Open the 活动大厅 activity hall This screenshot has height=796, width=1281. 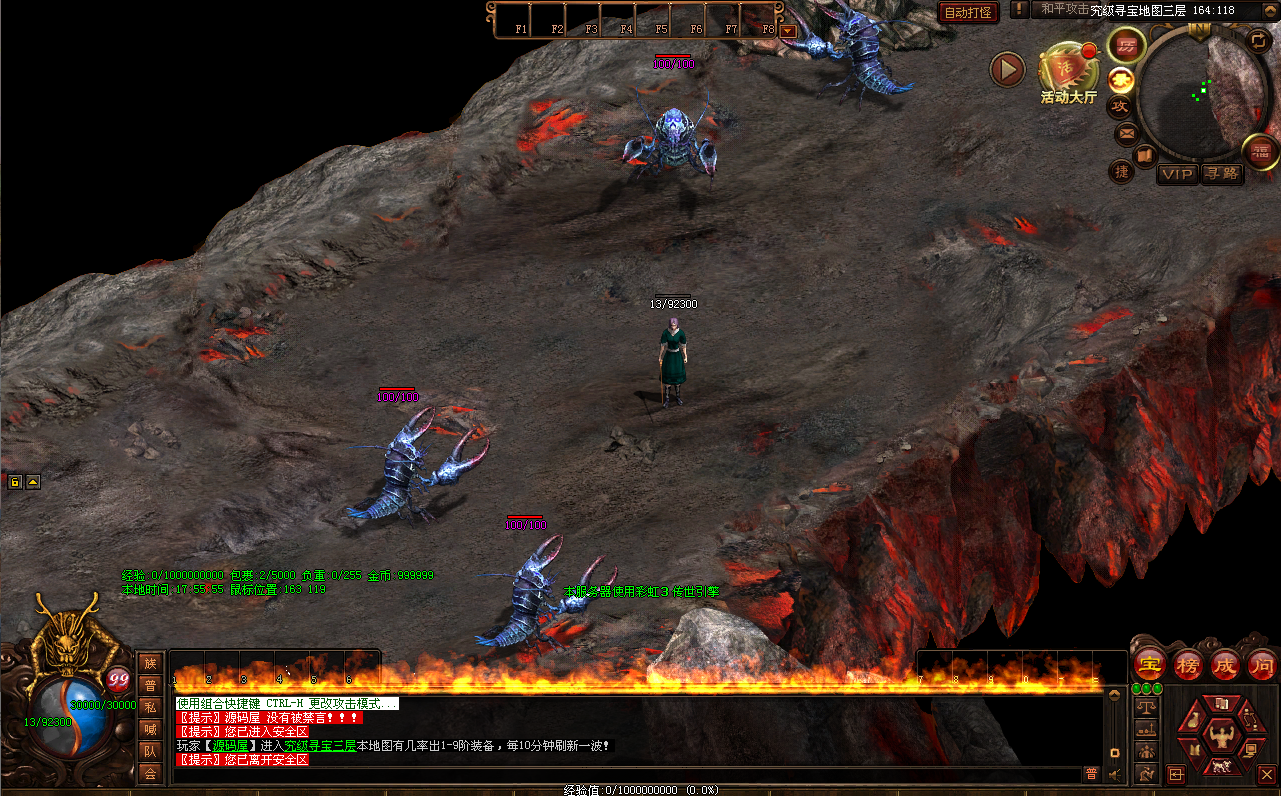pos(1068,72)
